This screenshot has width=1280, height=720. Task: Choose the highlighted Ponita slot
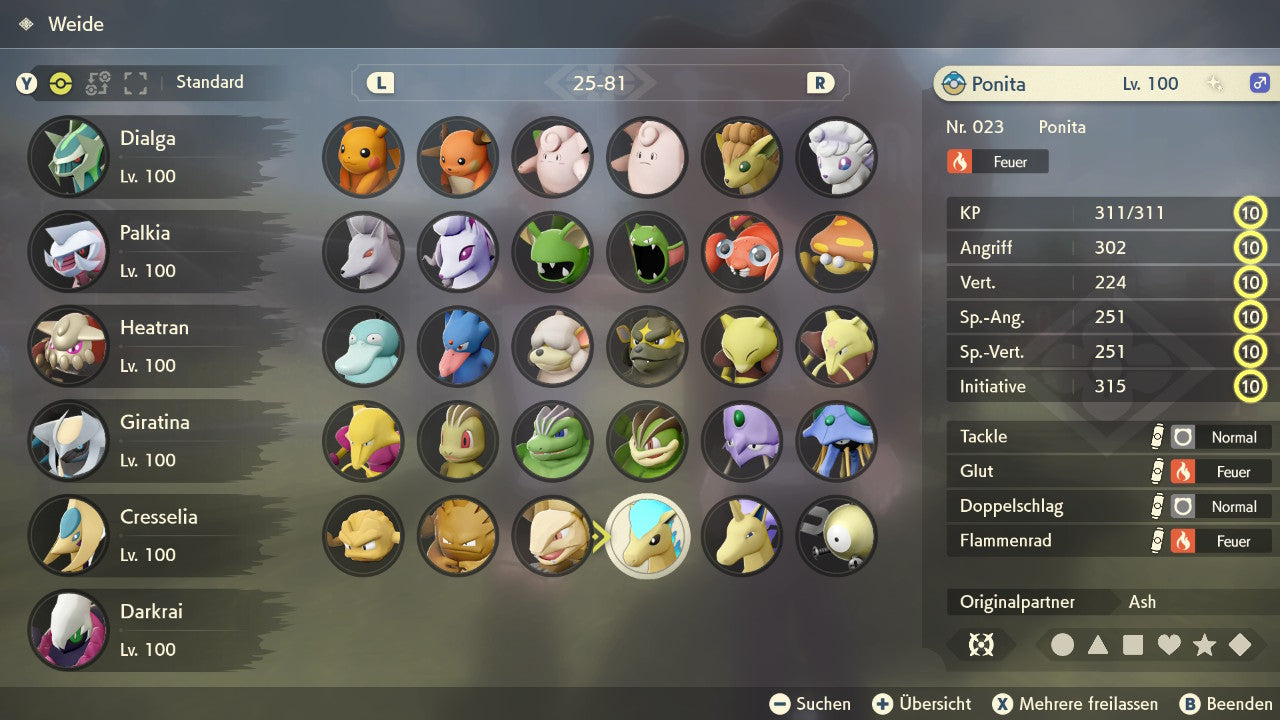click(x=648, y=536)
